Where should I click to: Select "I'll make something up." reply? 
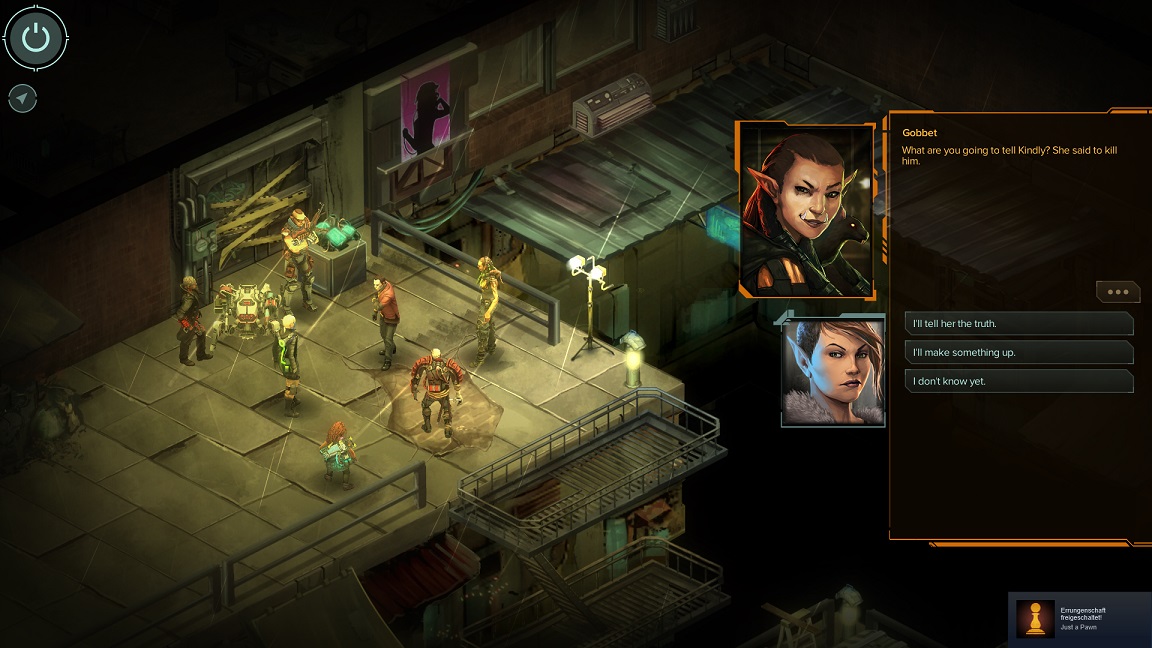1018,352
